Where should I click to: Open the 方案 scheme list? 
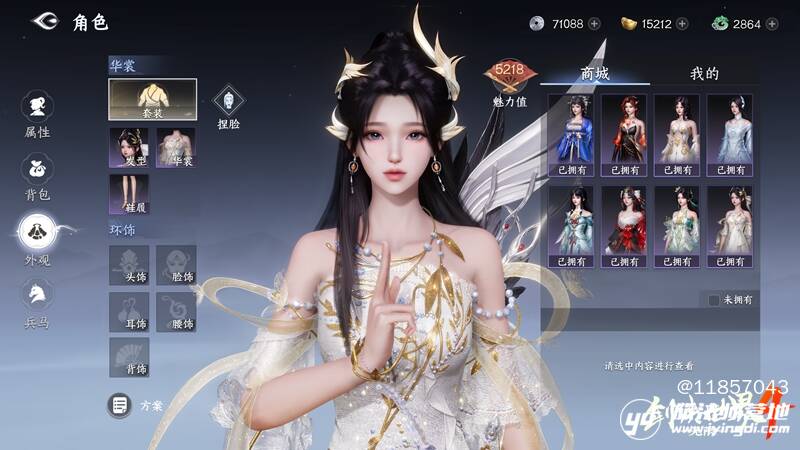pyautogui.click(x=136, y=405)
